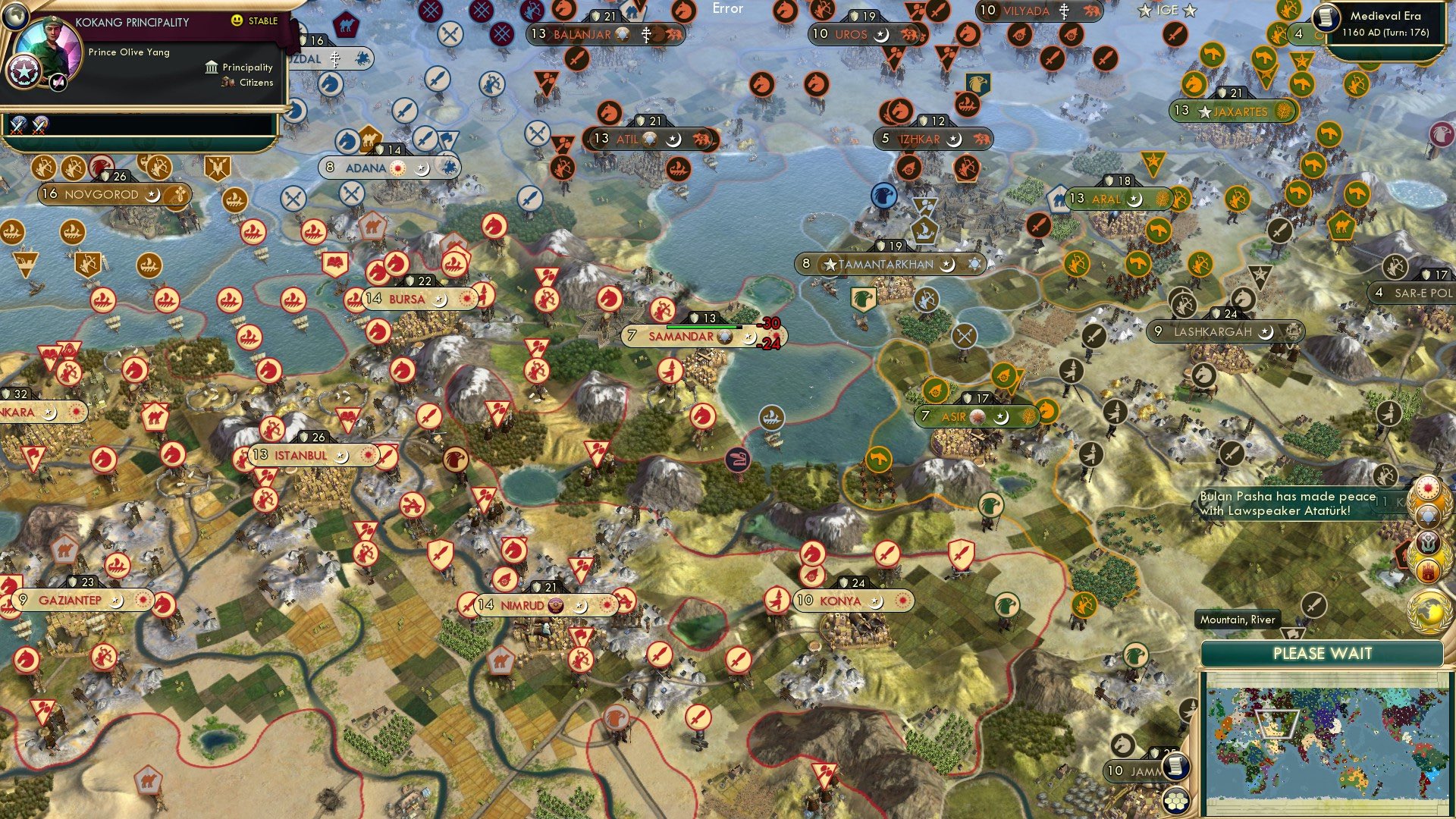Select the star emblem civilization icon

(23, 72)
